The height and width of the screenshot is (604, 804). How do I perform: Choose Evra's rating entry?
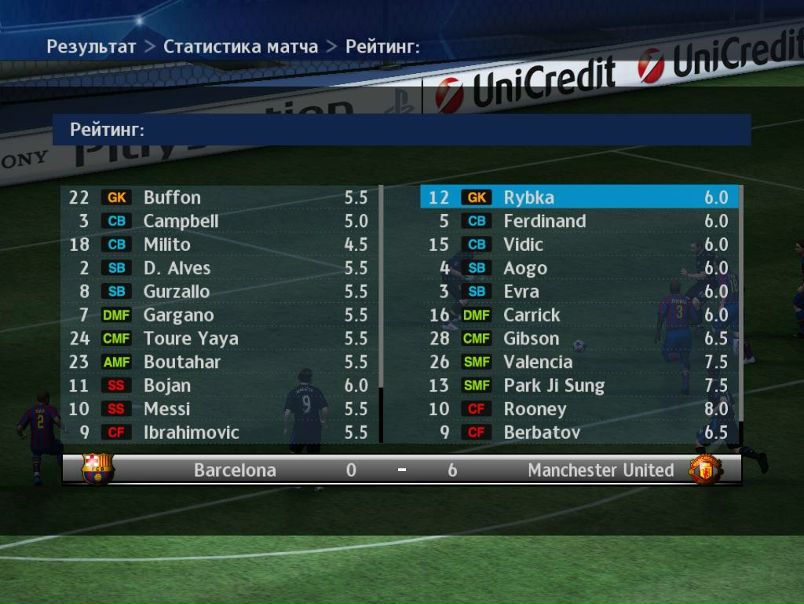pyautogui.click(x=578, y=292)
